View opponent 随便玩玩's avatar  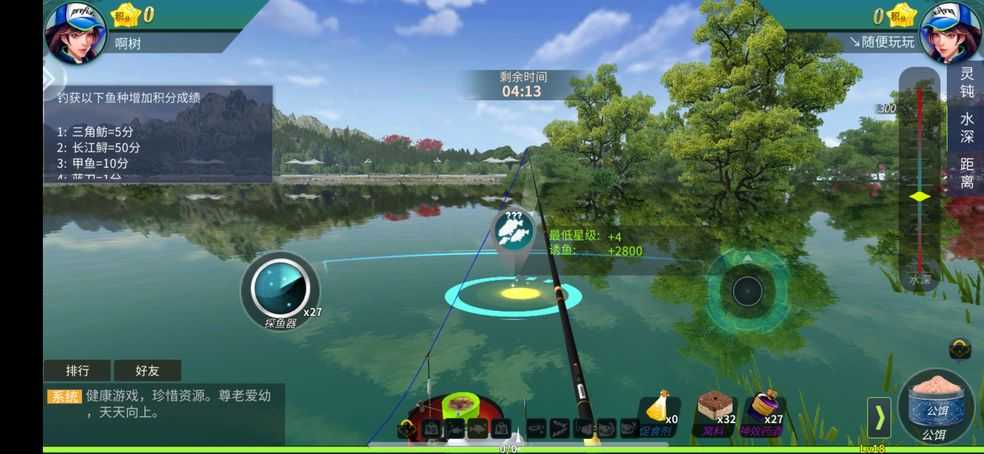[x=950, y=30]
